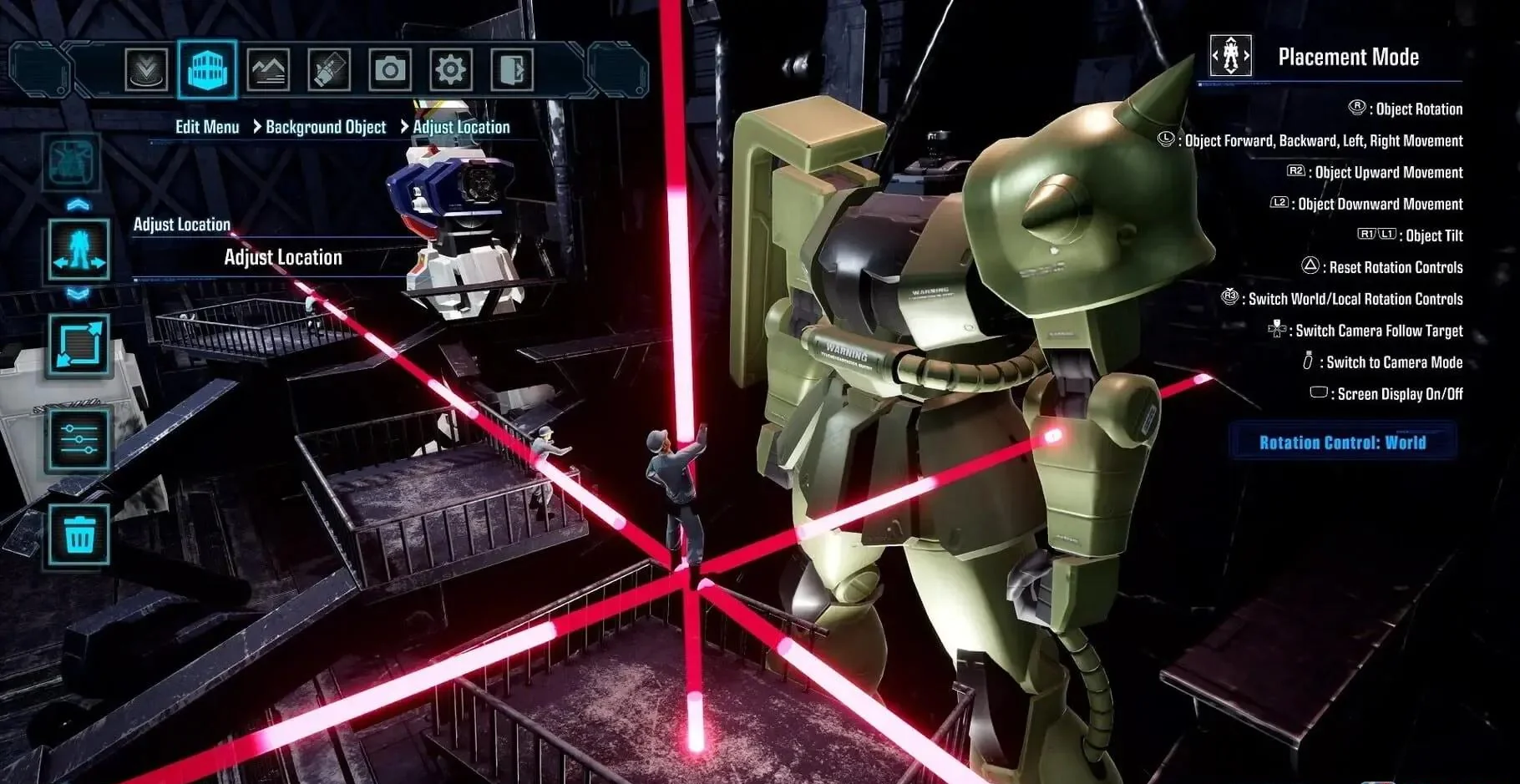Select the resize scale arrows icon
The width and height of the screenshot is (1520, 784).
pos(79,345)
